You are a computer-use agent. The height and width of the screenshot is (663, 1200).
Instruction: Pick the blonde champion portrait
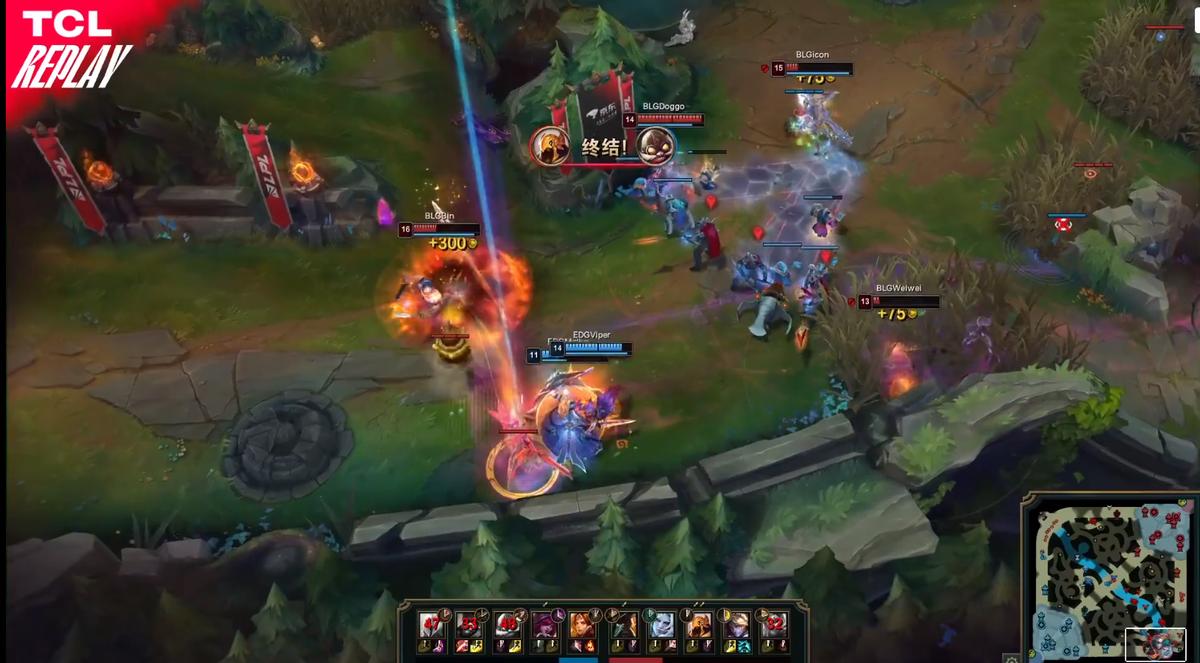pos(736,625)
